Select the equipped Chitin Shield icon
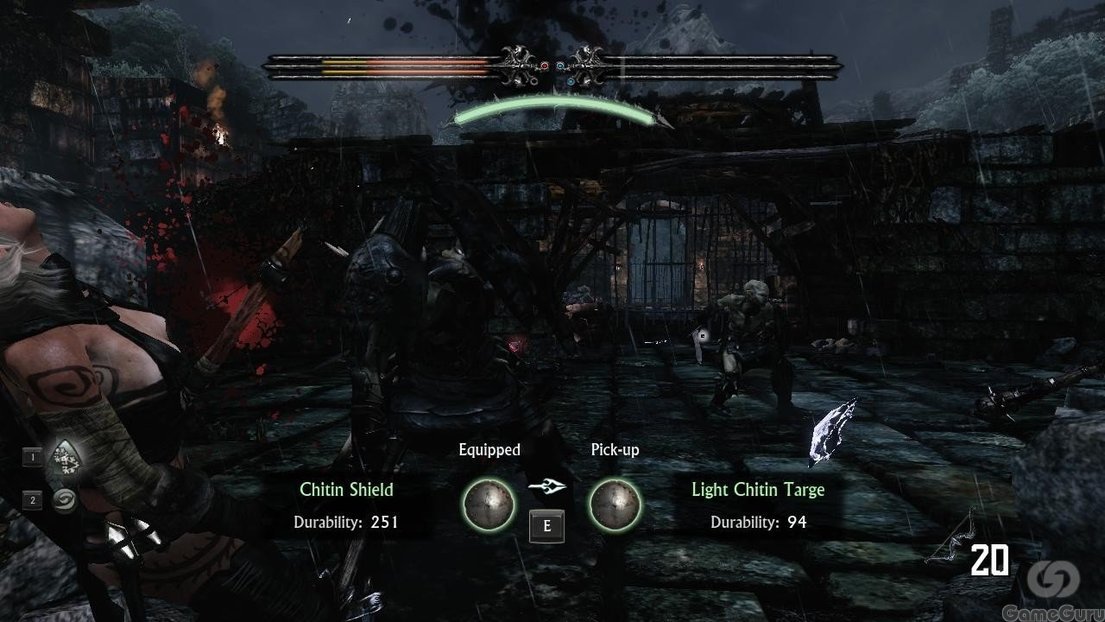The height and width of the screenshot is (622, 1105). 486,504
